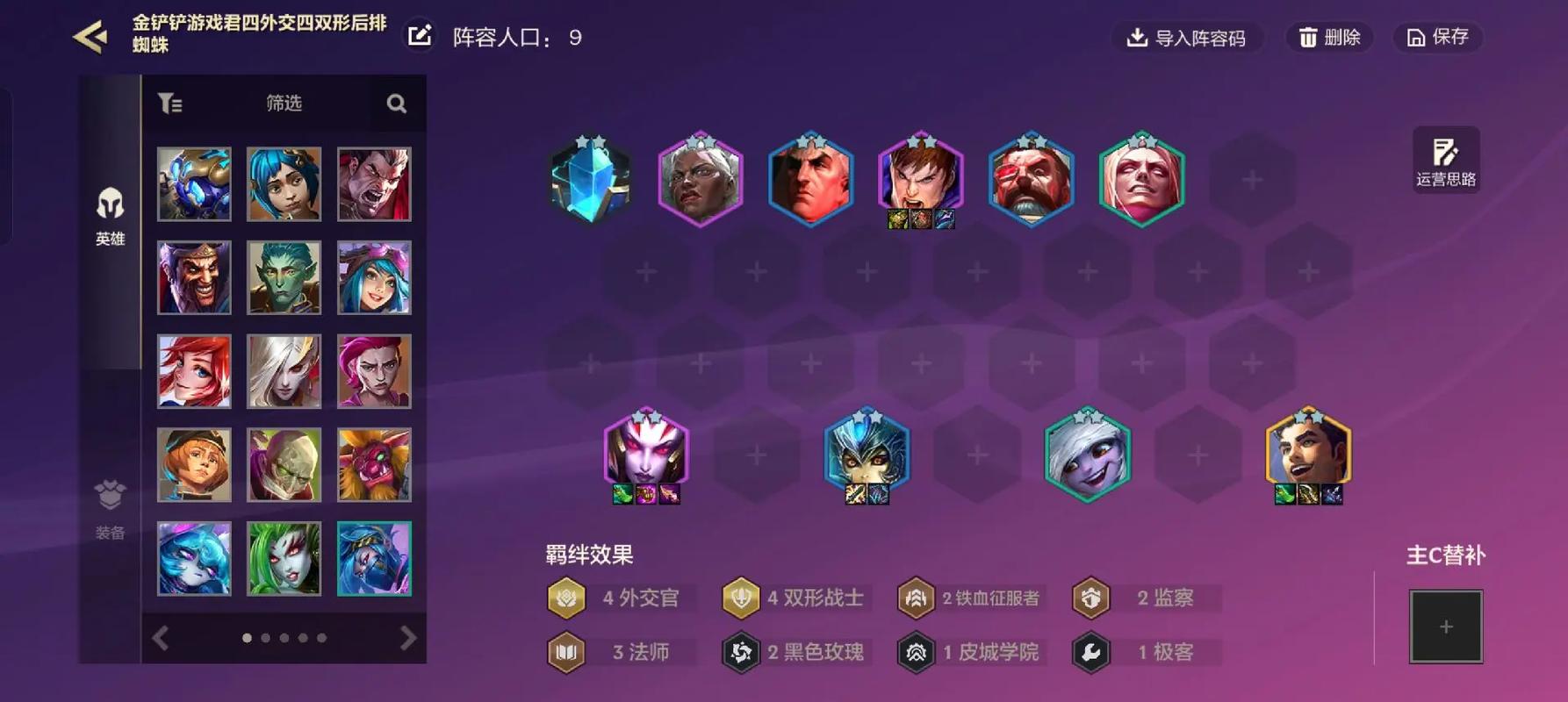Screen dimensions: 1568x702
Task: Select the second pagination dot
Action: (265, 638)
